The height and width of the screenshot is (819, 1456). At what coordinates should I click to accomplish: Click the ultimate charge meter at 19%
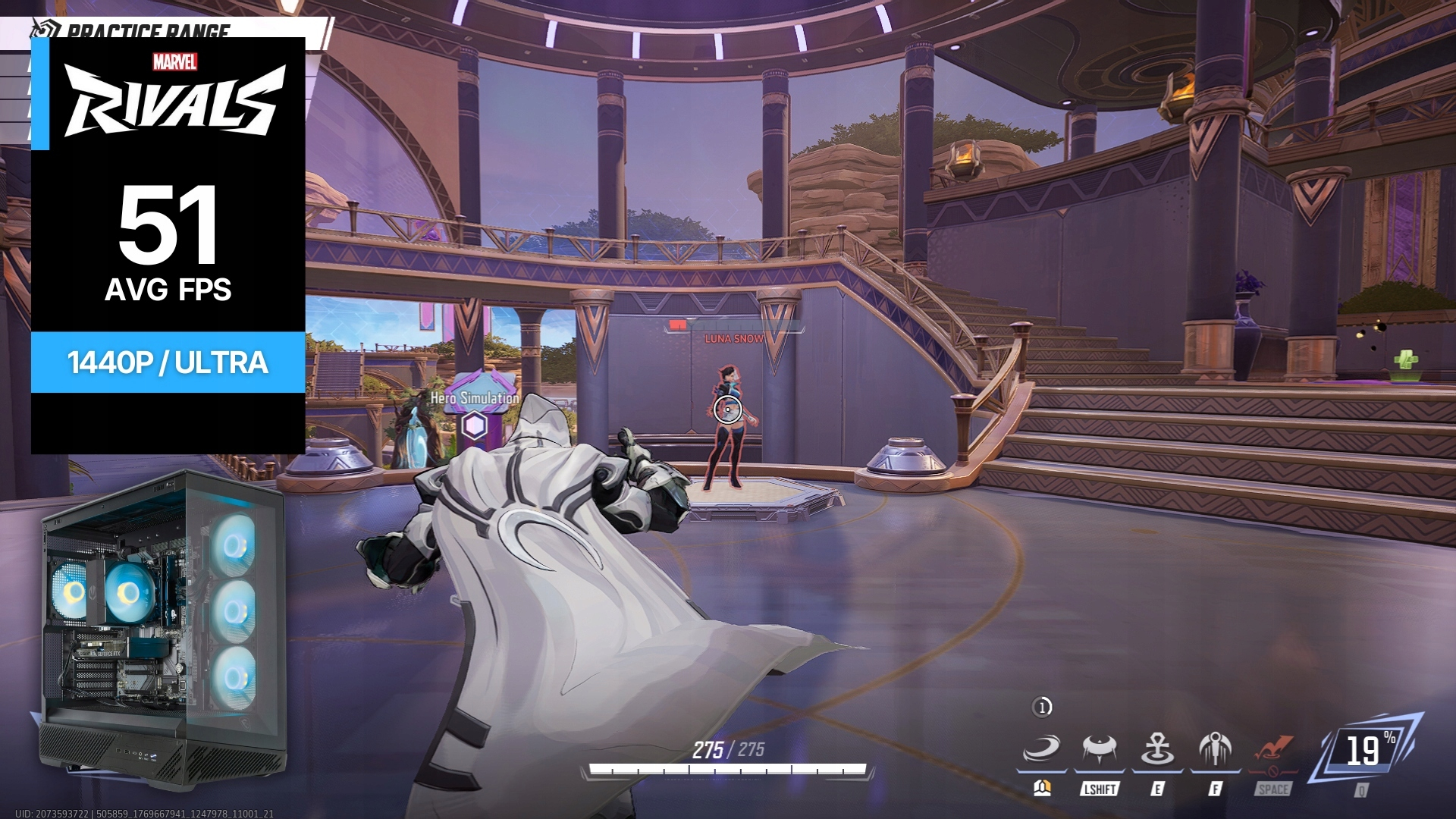1367,752
